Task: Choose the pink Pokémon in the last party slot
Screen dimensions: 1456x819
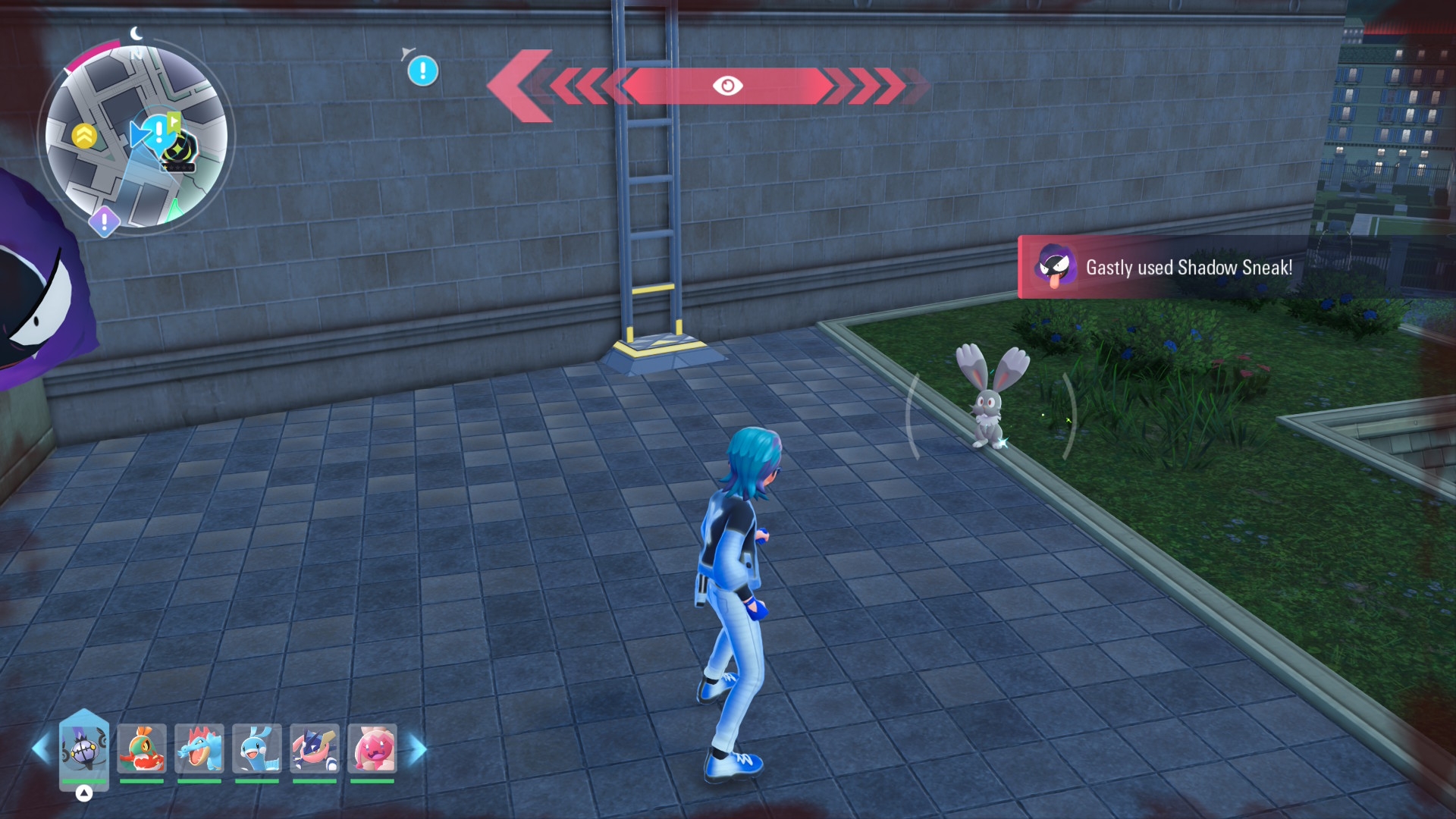Action: [x=372, y=748]
